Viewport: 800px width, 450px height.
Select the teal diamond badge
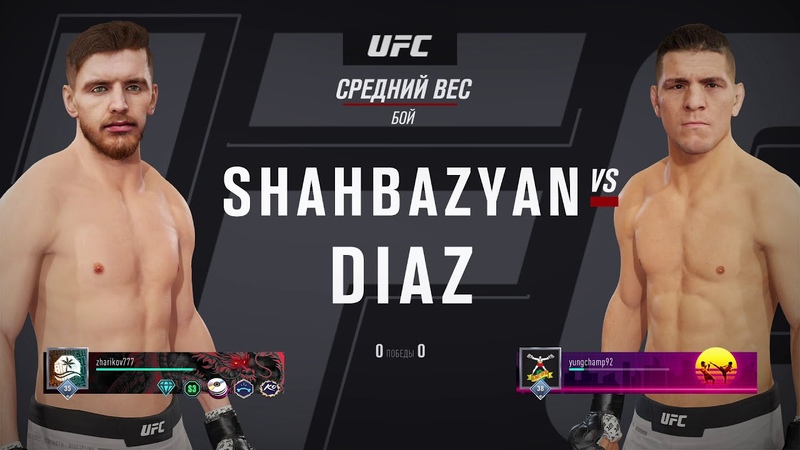pos(165,387)
